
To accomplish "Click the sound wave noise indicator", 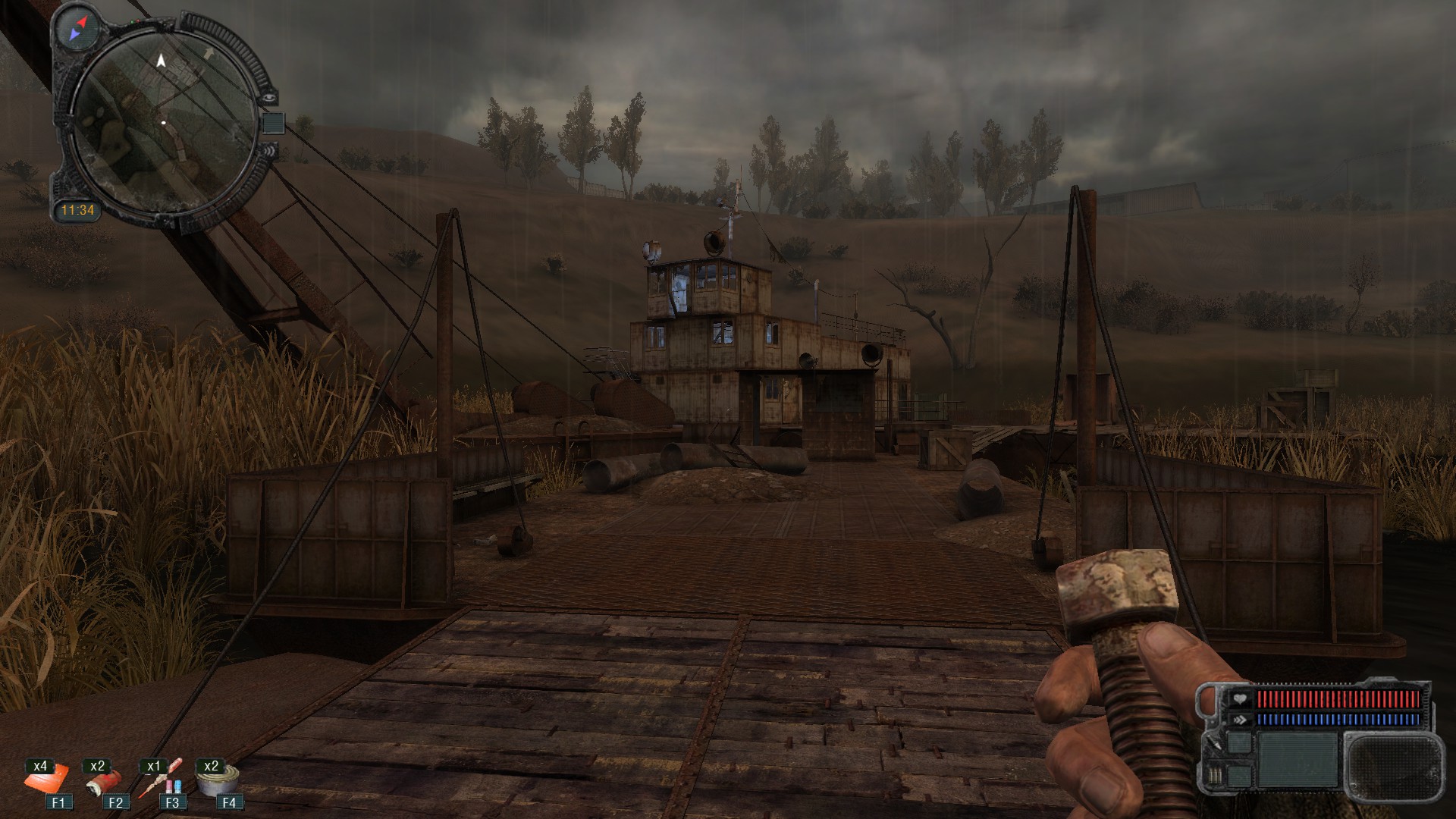I will point(268,152).
